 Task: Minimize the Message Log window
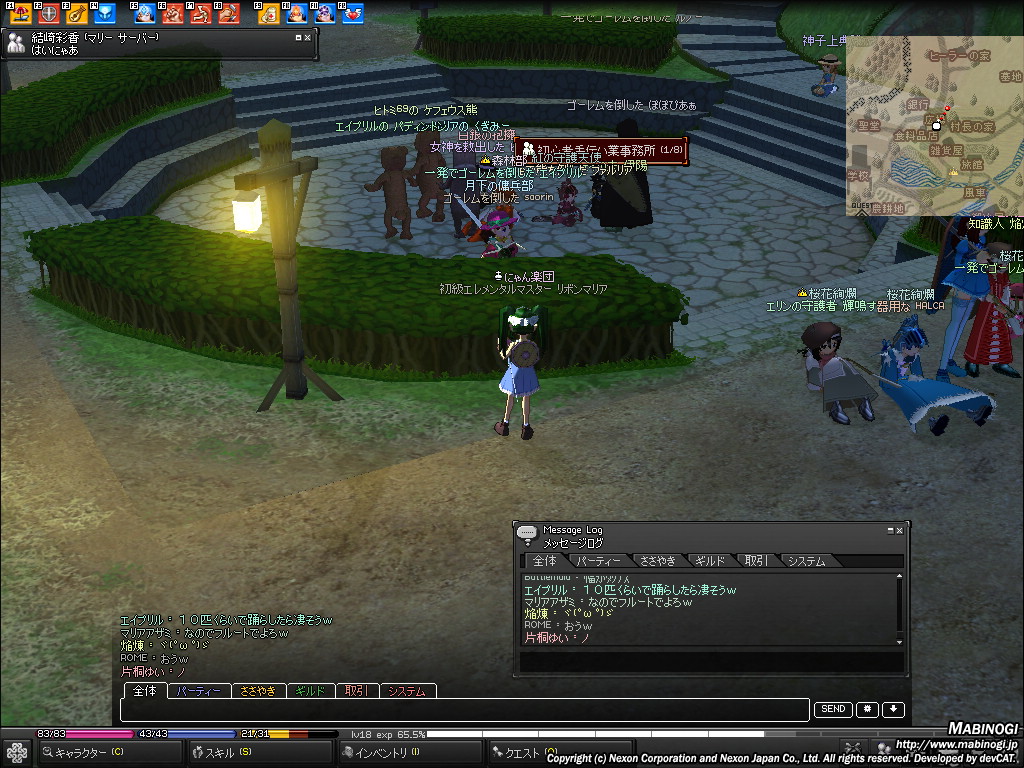pos(890,530)
